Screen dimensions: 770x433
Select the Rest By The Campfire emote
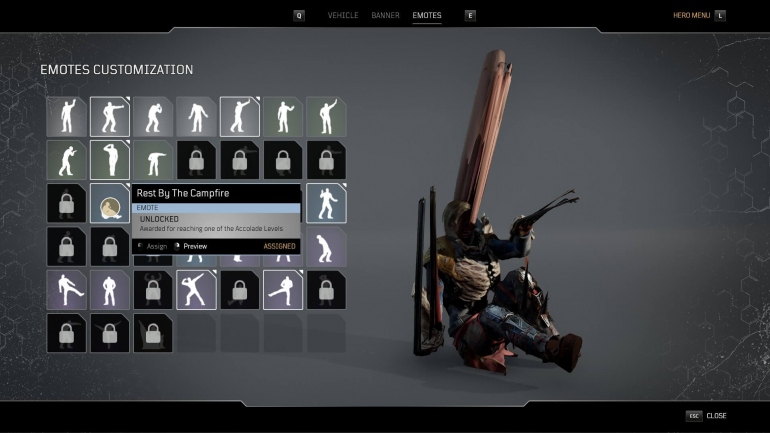[110, 203]
